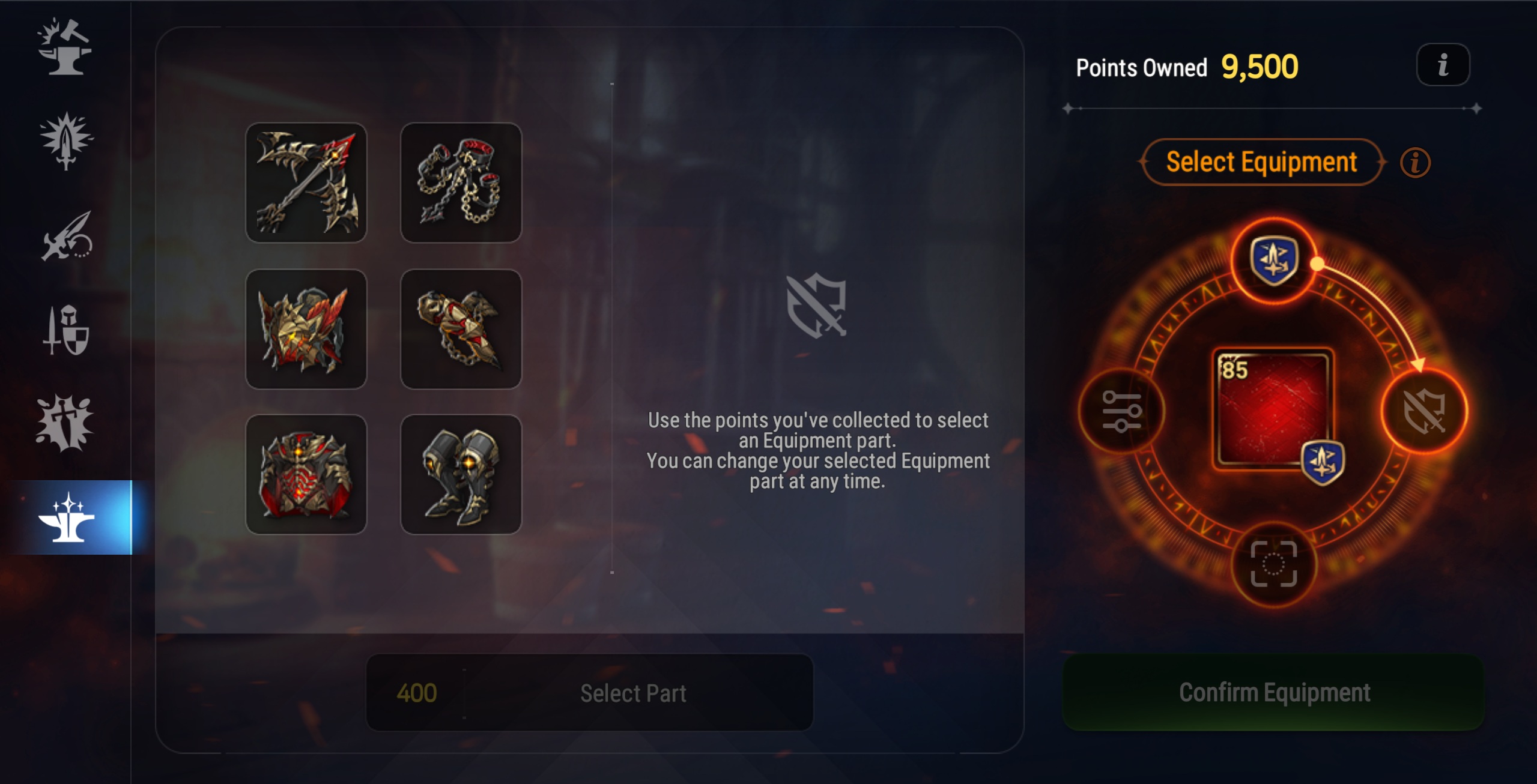Select the scan frame step on the ring
Viewport: 1537px width, 784px height.
pyautogui.click(x=1273, y=564)
